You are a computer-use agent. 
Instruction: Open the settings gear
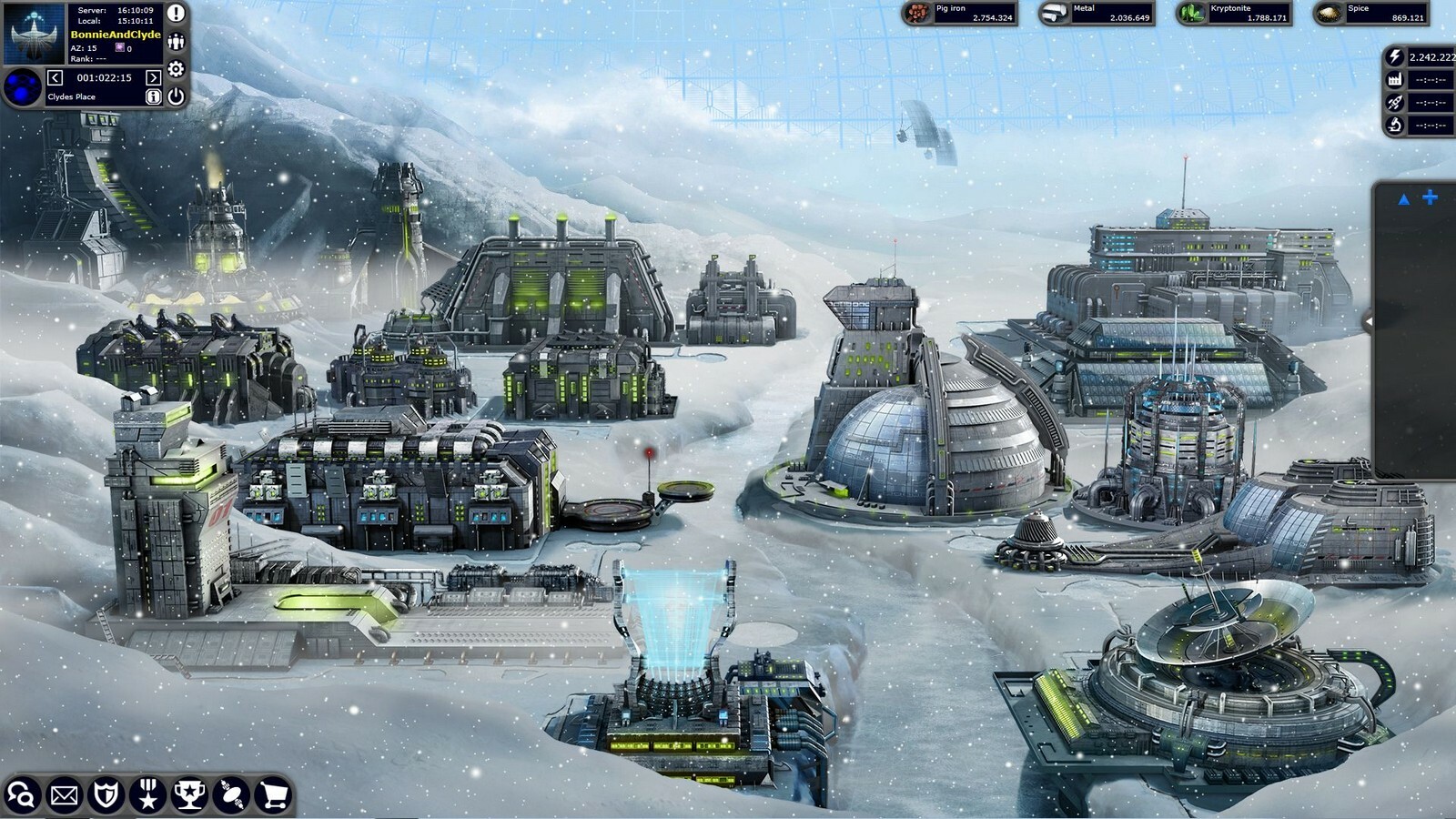(176, 68)
